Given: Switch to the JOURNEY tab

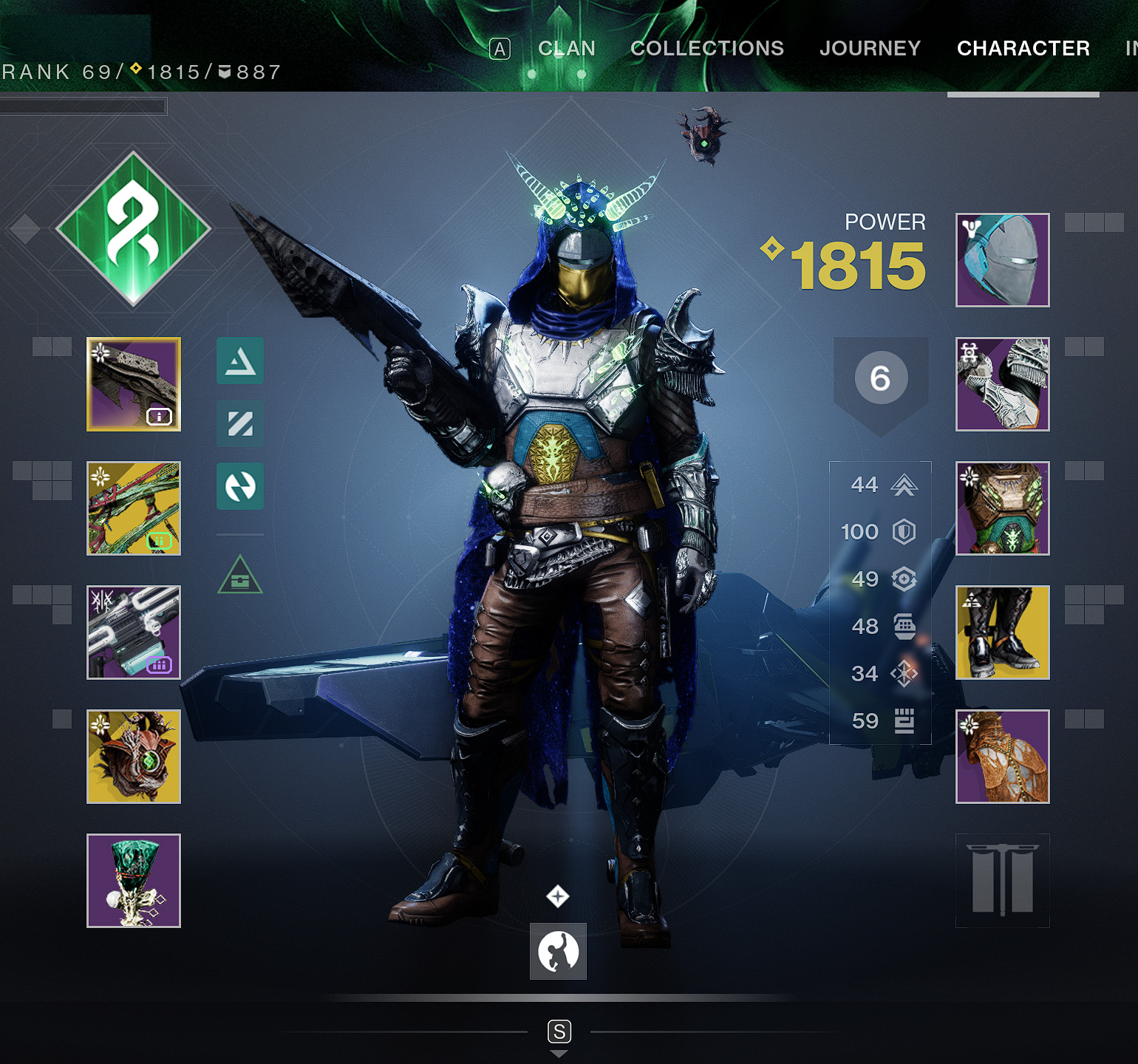Looking at the screenshot, I should pos(870,48).
